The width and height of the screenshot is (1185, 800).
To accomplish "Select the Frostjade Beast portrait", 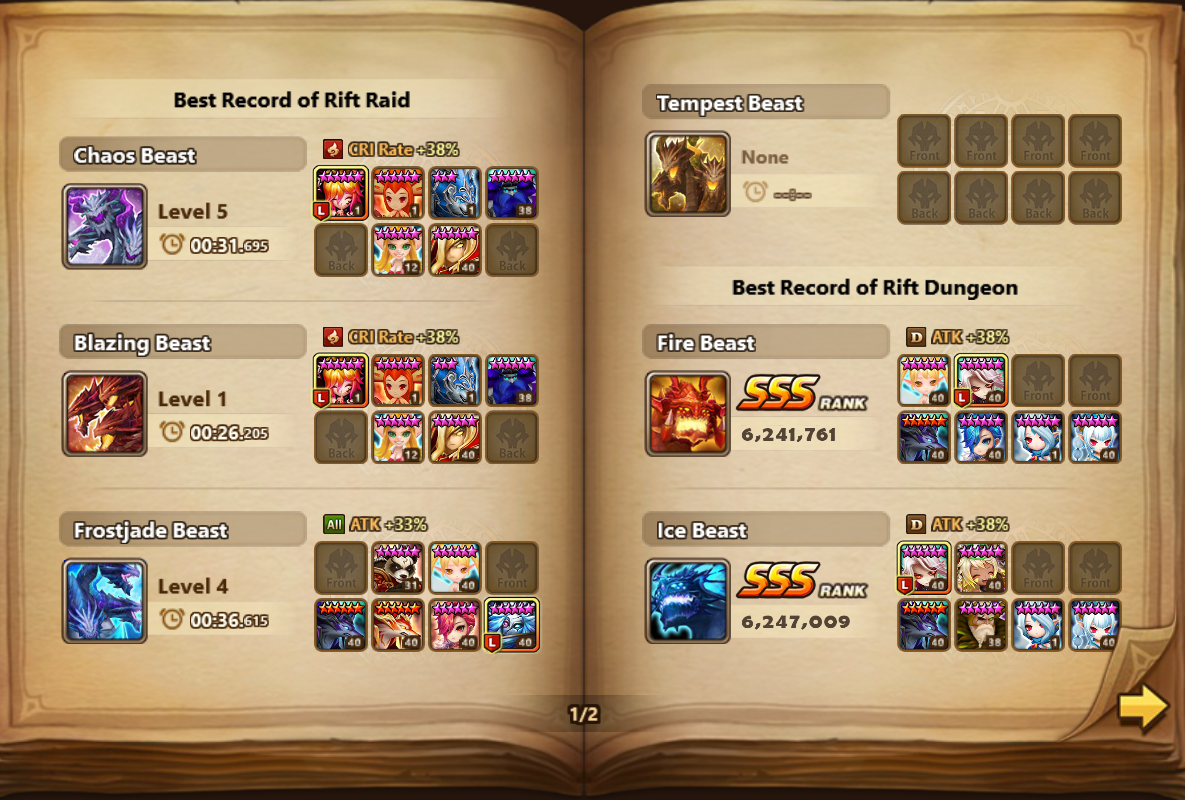I will tap(105, 601).
